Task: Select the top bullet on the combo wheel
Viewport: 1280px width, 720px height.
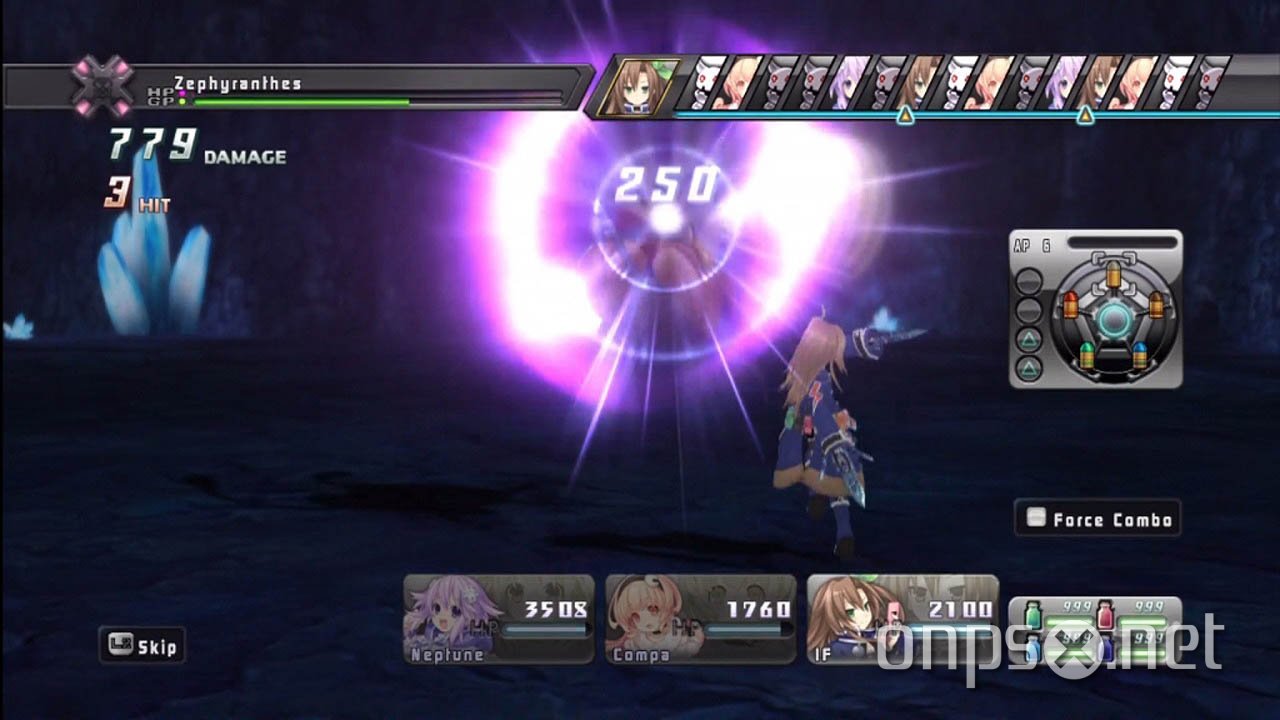Action: [x=1115, y=277]
